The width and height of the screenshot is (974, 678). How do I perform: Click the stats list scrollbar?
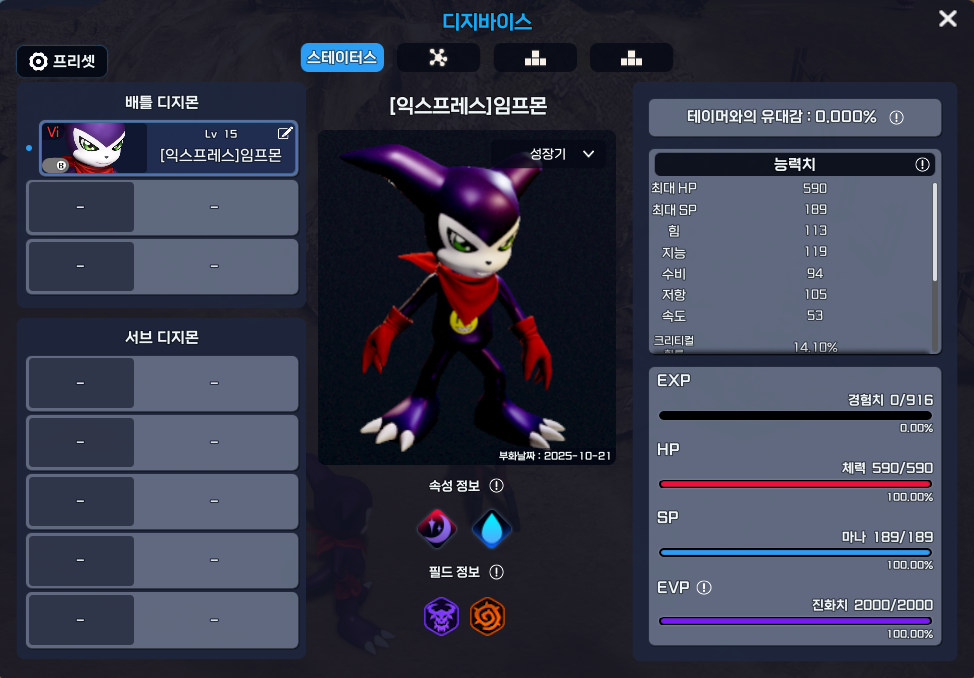click(x=935, y=232)
